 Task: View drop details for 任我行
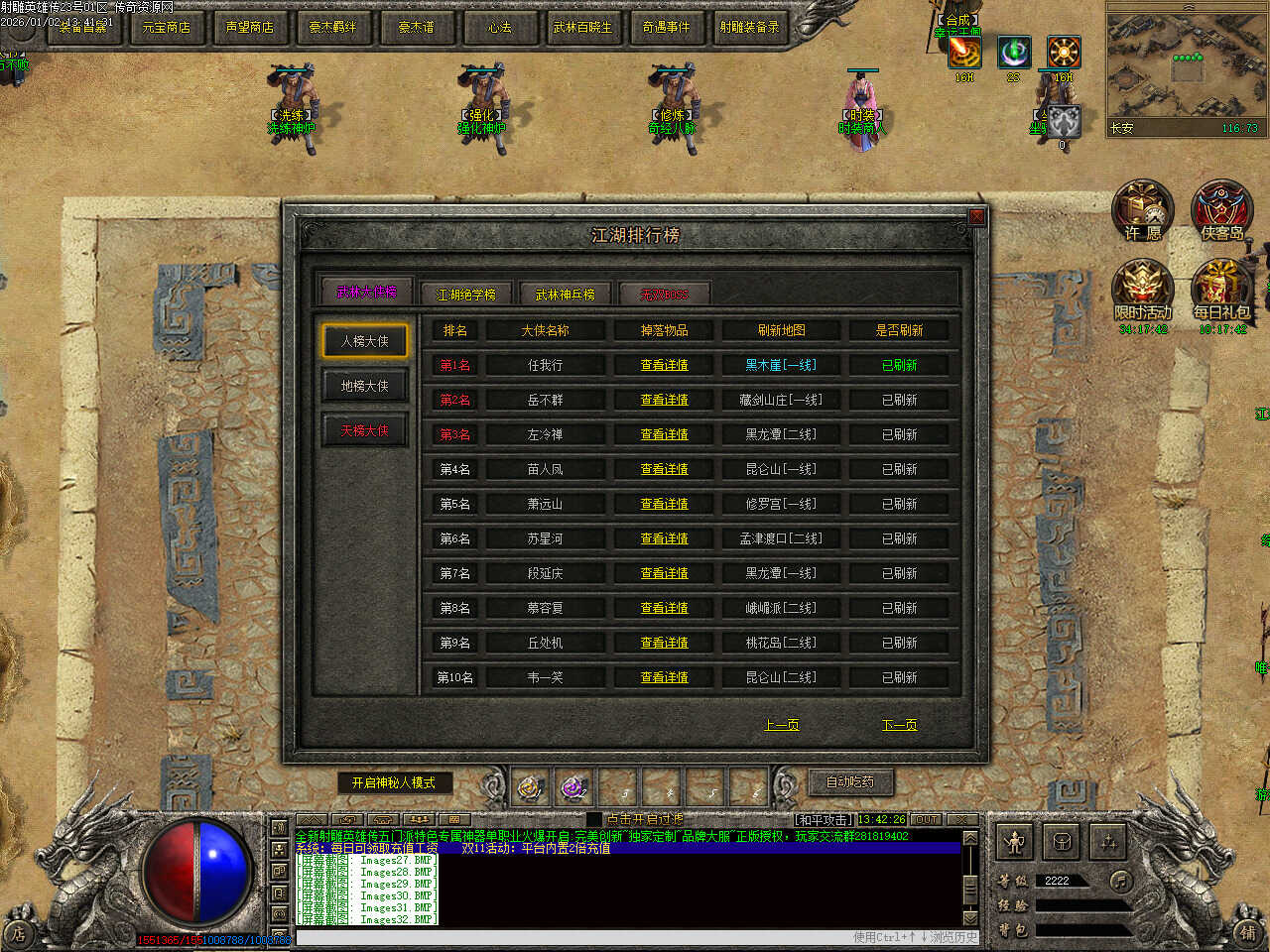tap(664, 365)
